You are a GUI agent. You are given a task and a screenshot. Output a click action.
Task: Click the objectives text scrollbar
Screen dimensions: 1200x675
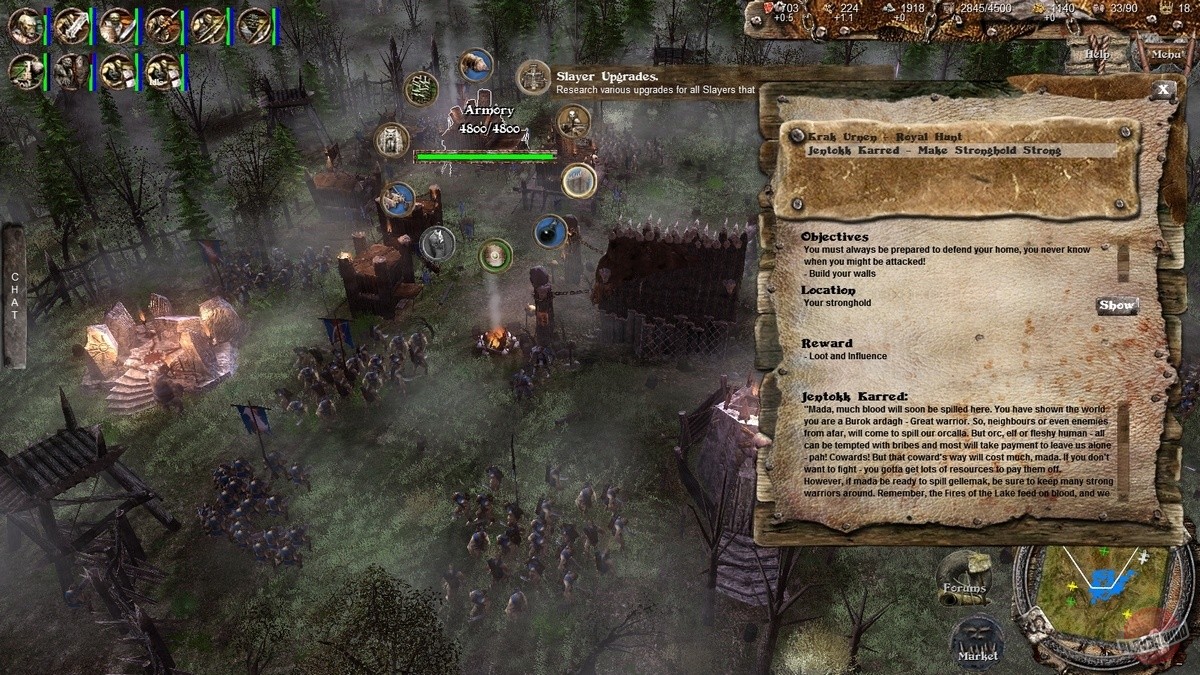pos(1123,262)
